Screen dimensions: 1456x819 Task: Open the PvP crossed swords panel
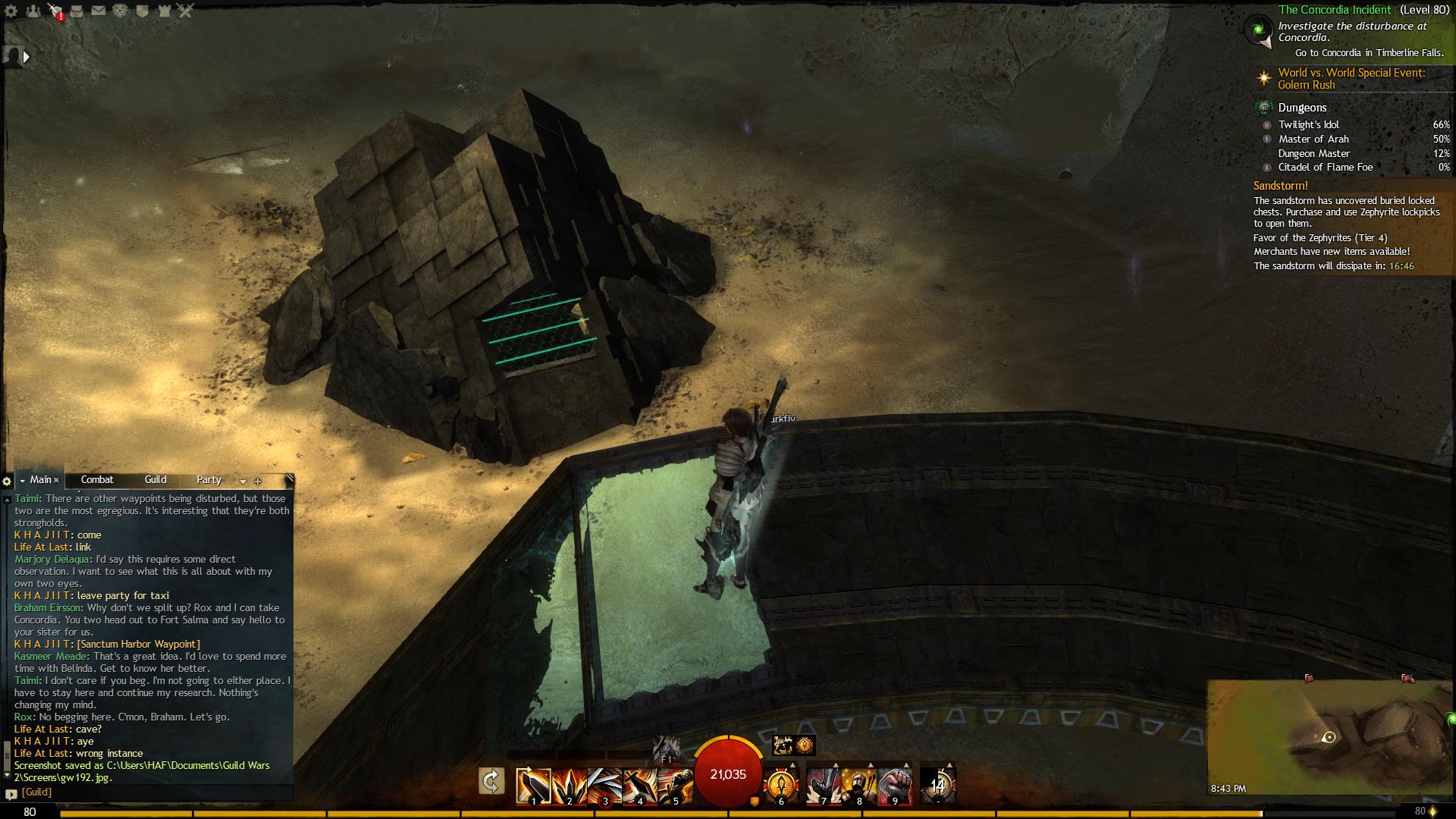tap(186, 11)
